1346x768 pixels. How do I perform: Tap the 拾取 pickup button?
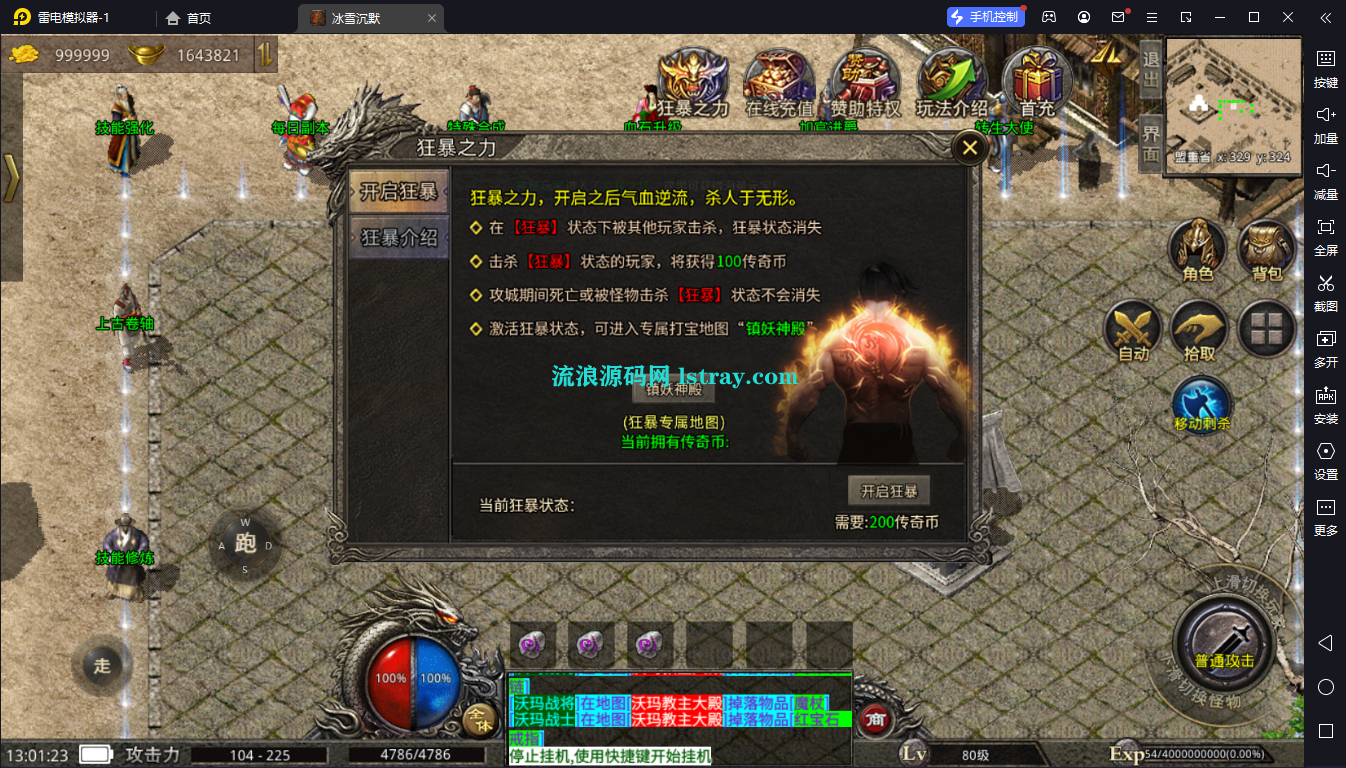click(x=1198, y=331)
